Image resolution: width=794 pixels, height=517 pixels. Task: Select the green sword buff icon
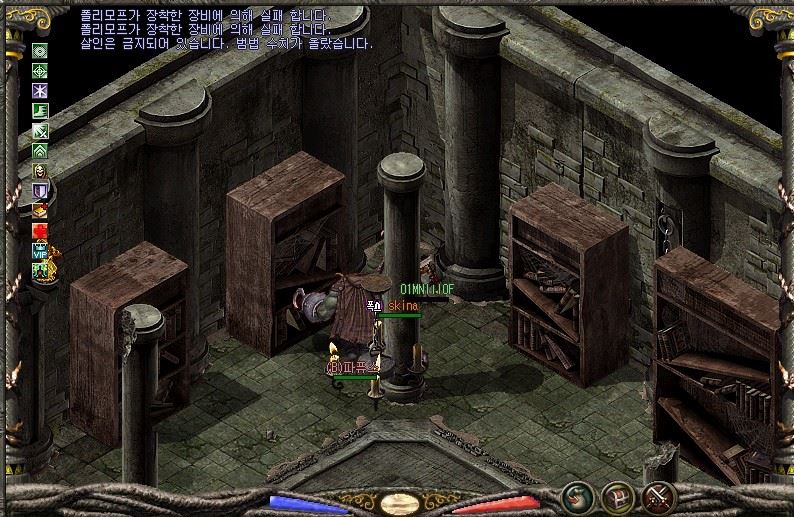(x=40, y=131)
